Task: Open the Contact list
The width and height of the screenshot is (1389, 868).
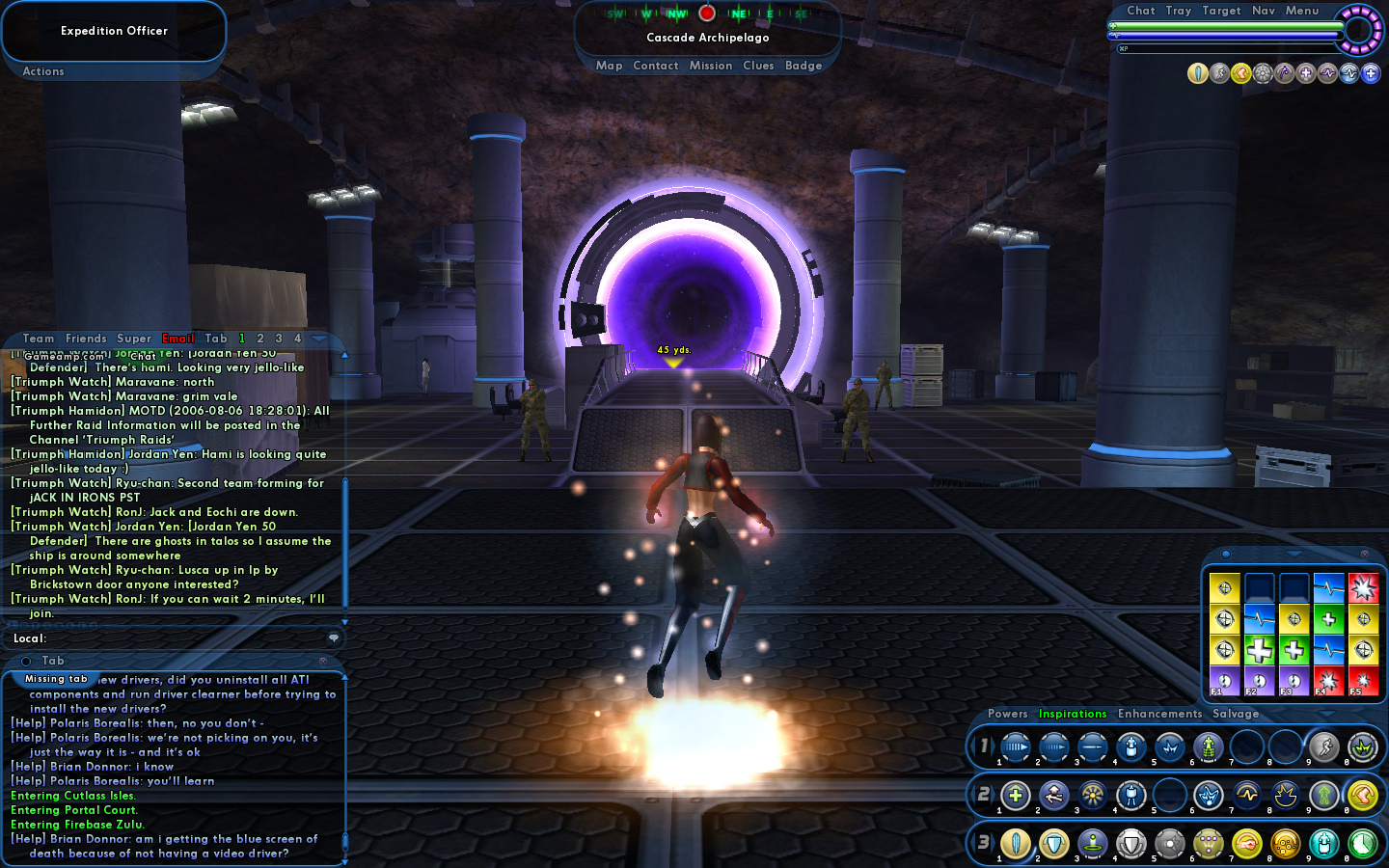Action: click(656, 66)
